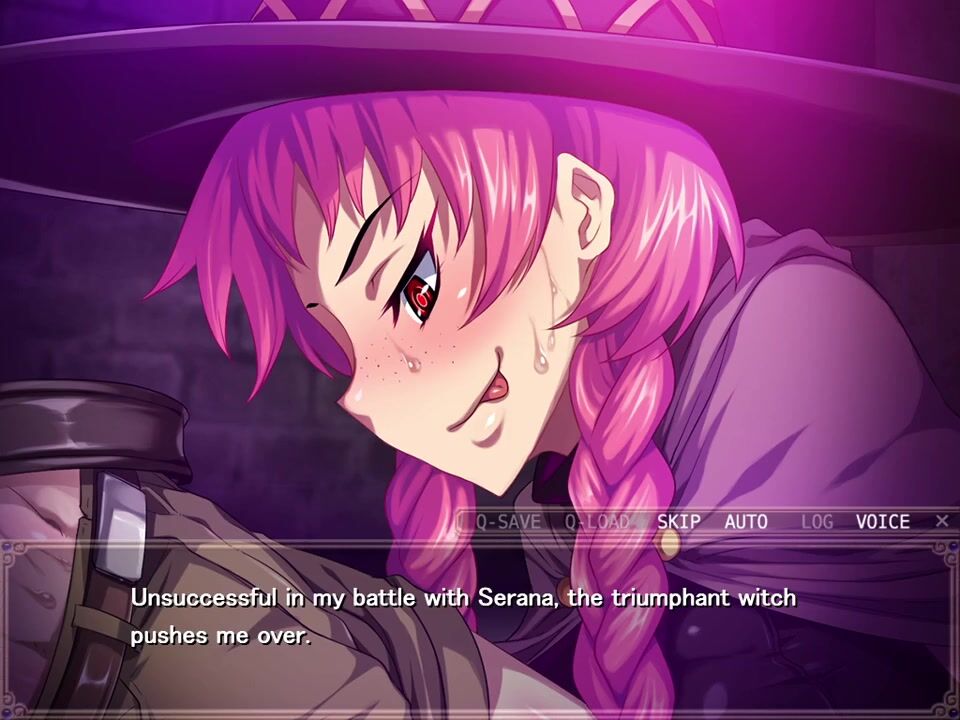Toggle AUTO dialogue advance
Image resolution: width=960 pixels, height=720 pixels.
point(746,521)
